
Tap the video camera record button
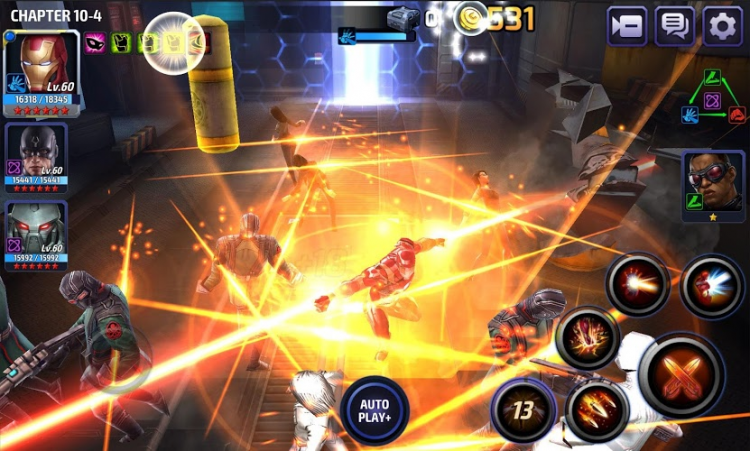pyautogui.click(x=627, y=26)
